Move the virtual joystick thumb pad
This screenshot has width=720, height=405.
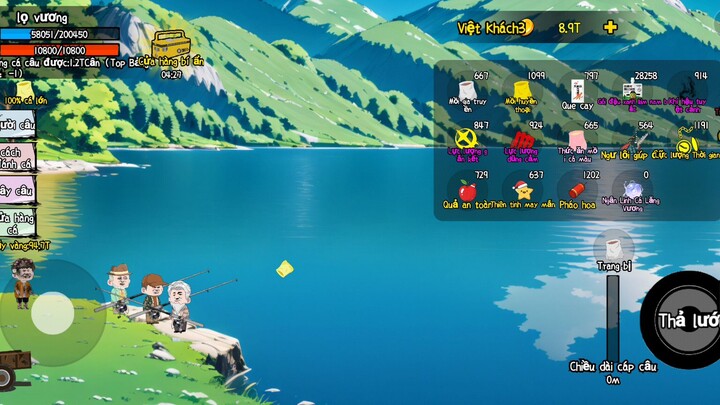point(52,313)
